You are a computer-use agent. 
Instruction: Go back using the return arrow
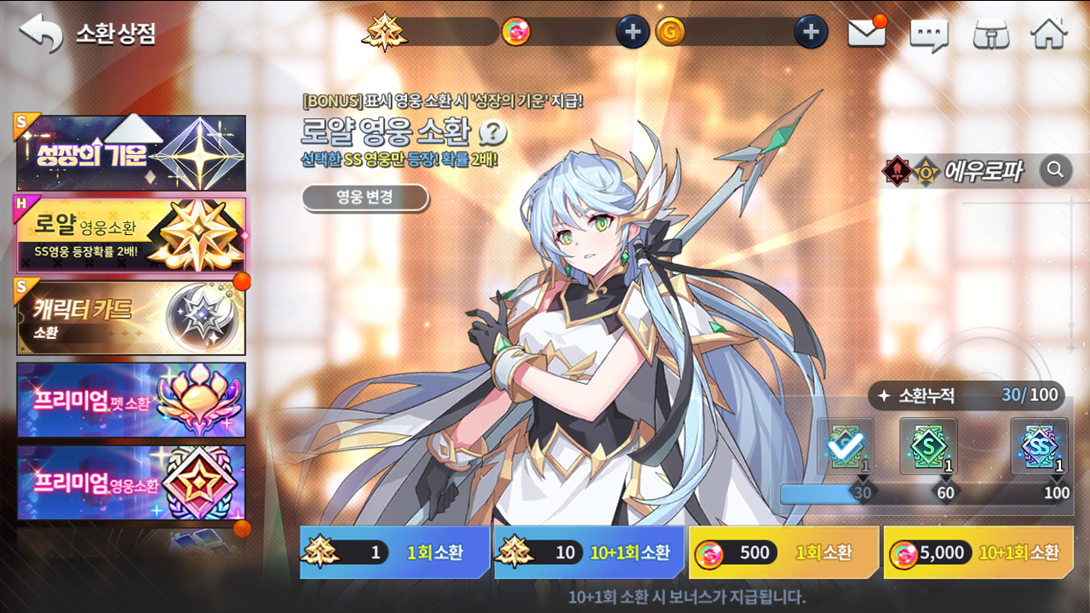point(40,34)
